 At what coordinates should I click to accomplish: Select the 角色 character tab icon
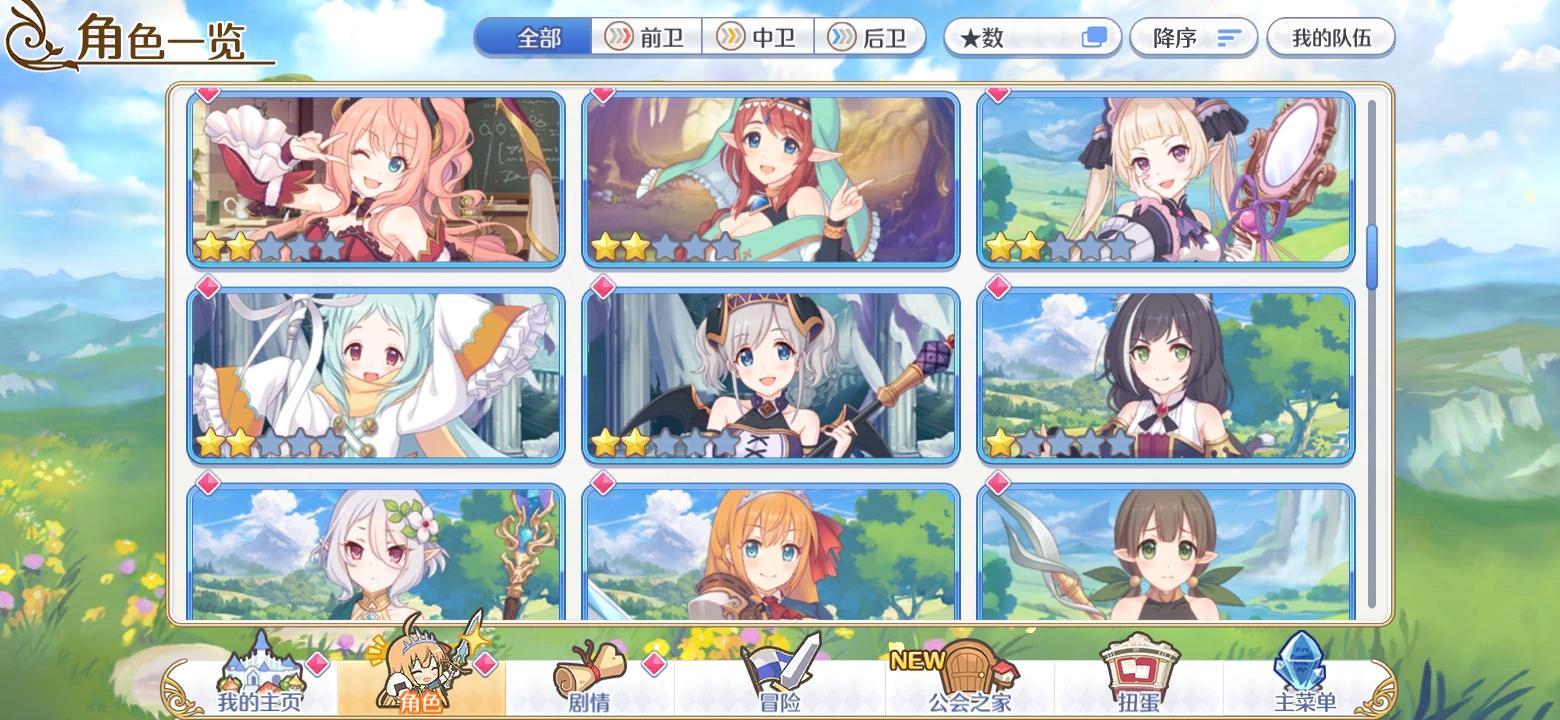tap(425, 670)
